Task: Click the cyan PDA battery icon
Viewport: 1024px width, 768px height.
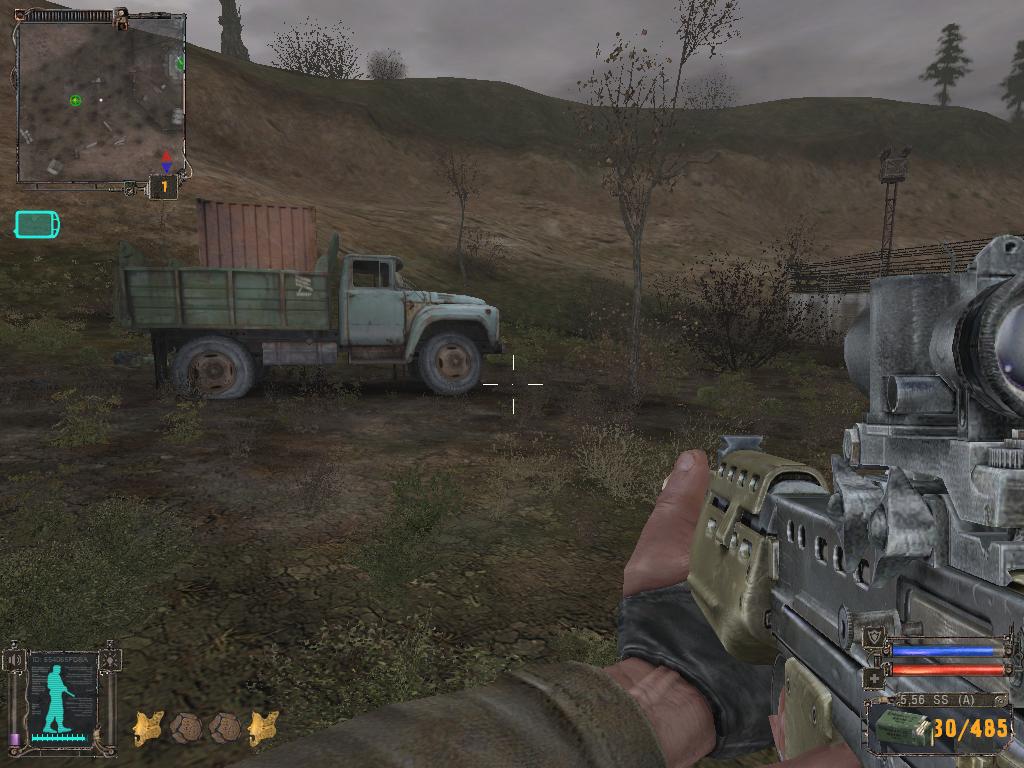Action: click(x=37, y=224)
